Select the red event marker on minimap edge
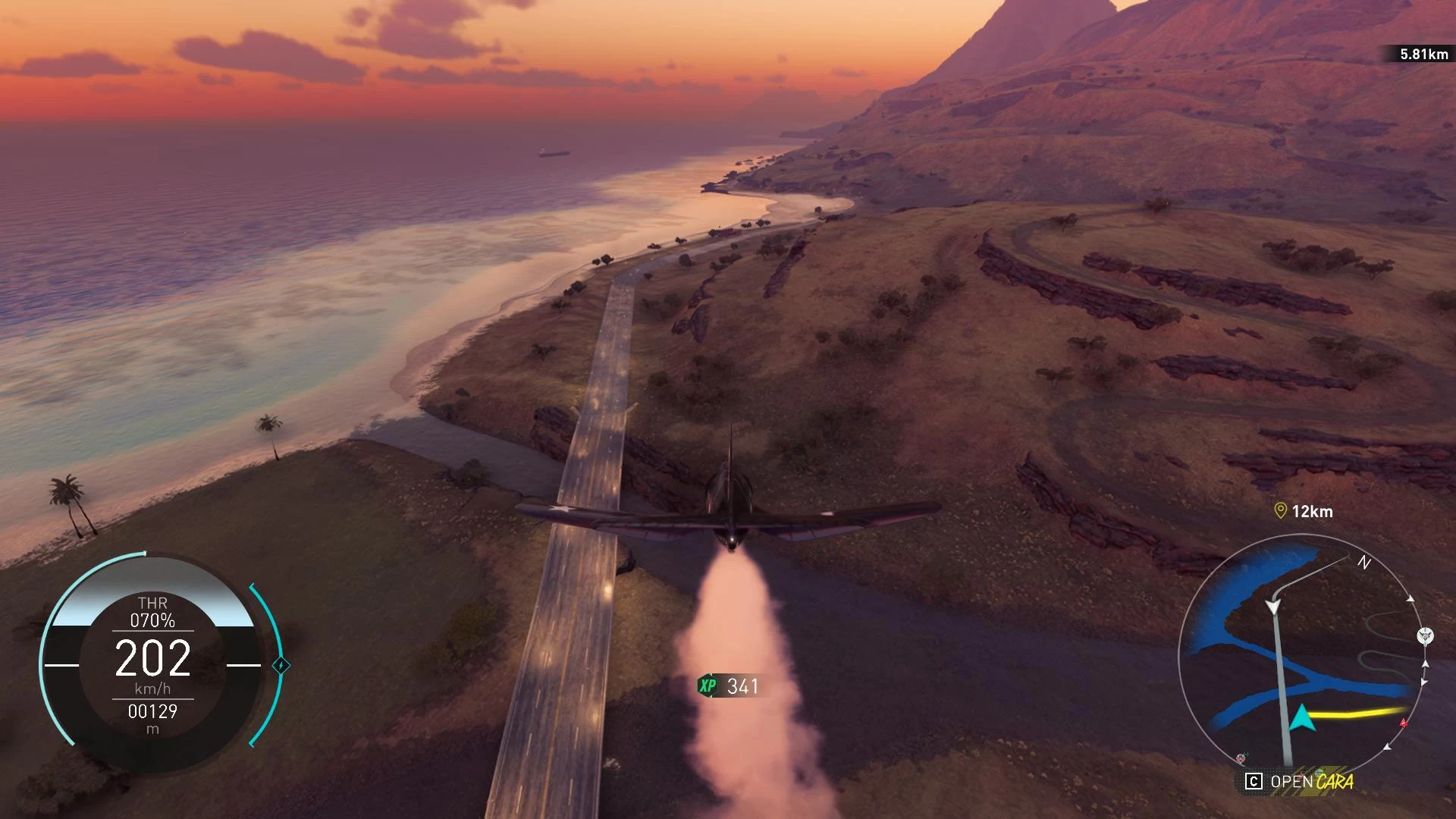 [1403, 723]
